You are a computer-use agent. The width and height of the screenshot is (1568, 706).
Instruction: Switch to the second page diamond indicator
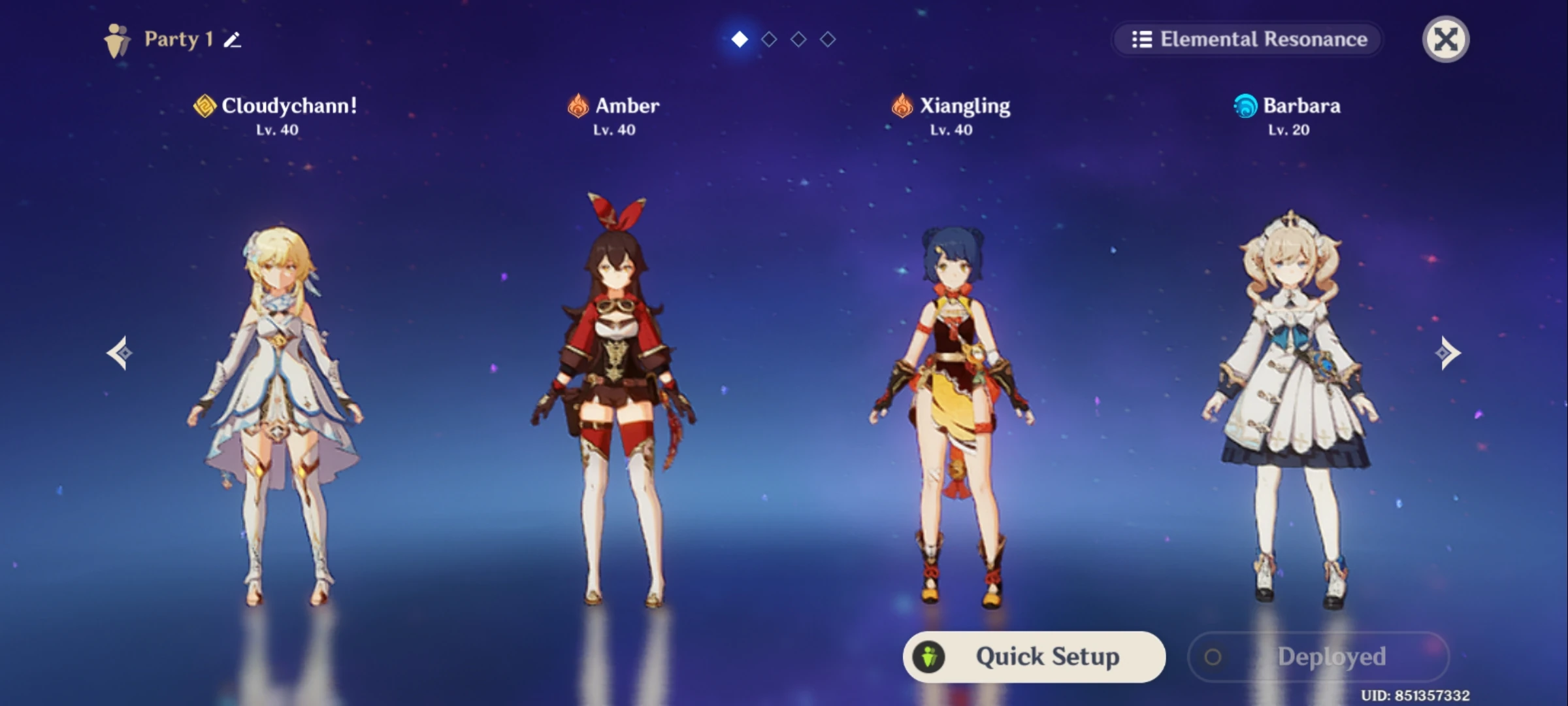click(770, 39)
